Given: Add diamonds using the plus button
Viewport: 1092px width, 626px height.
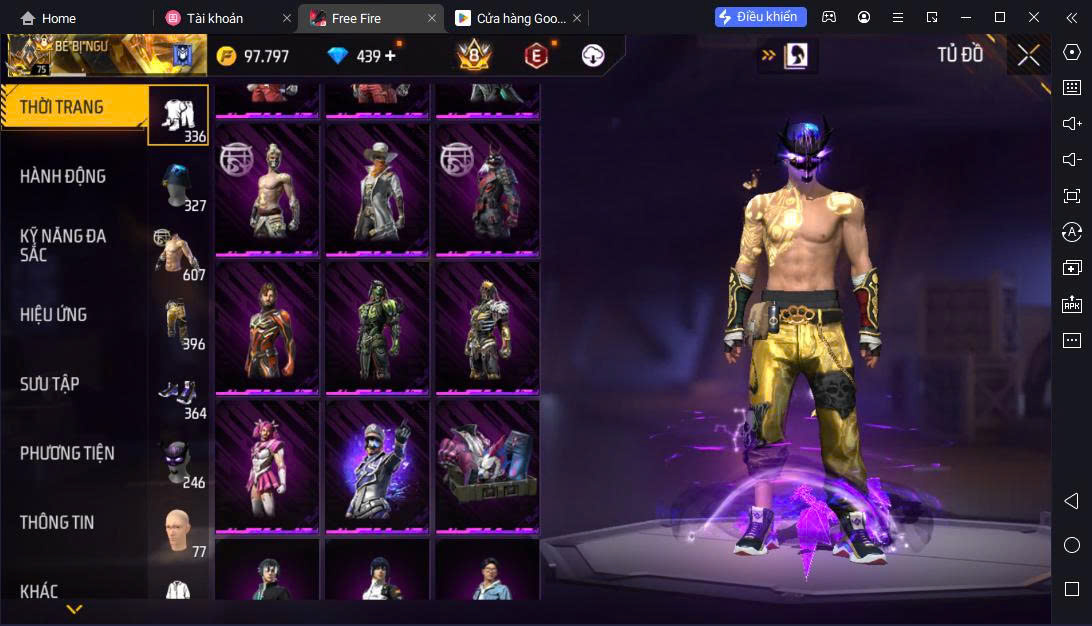Looking at the screenshot, I should pyautogui.click(x=390, y=56).
